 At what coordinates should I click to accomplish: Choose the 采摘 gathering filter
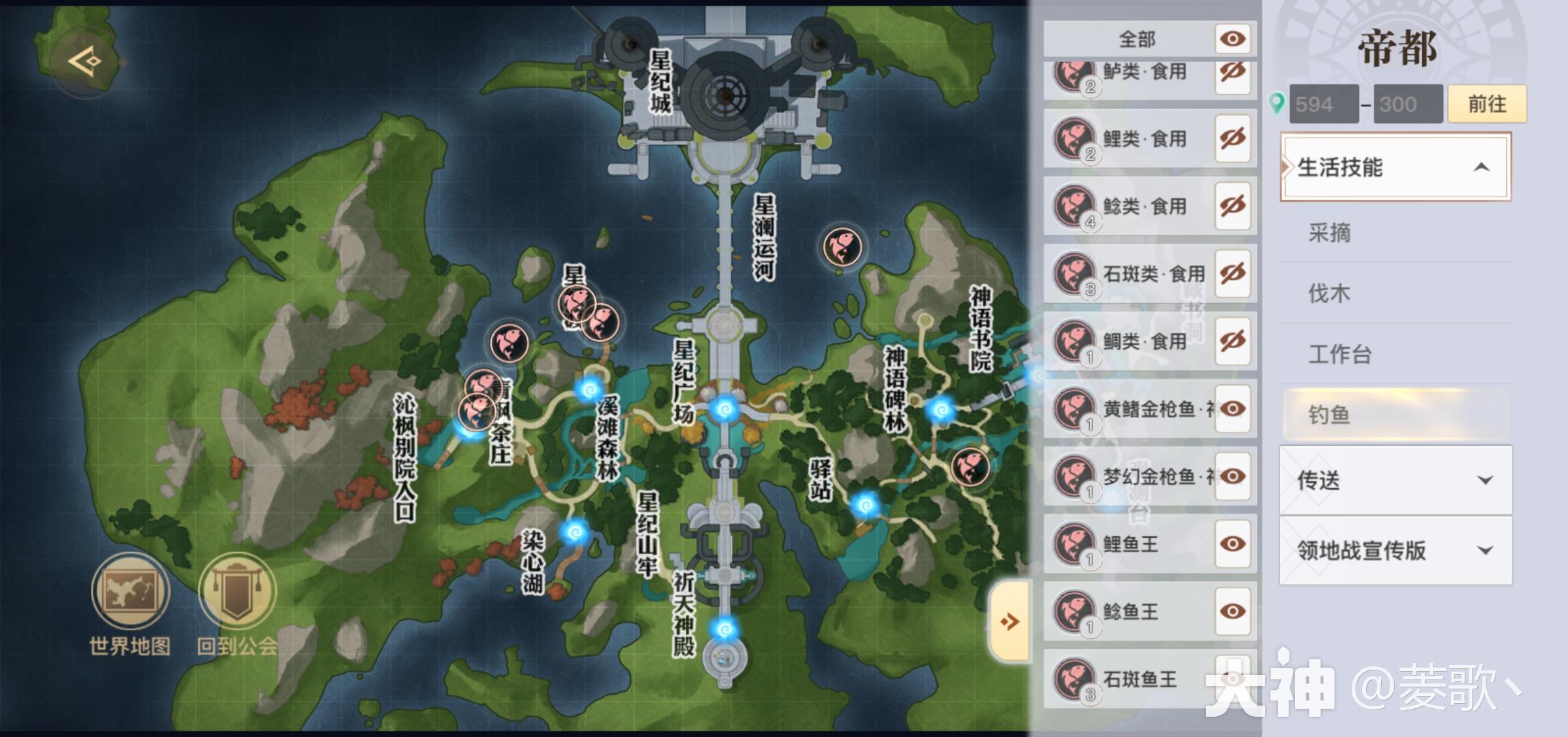(x=1330, y=233)
